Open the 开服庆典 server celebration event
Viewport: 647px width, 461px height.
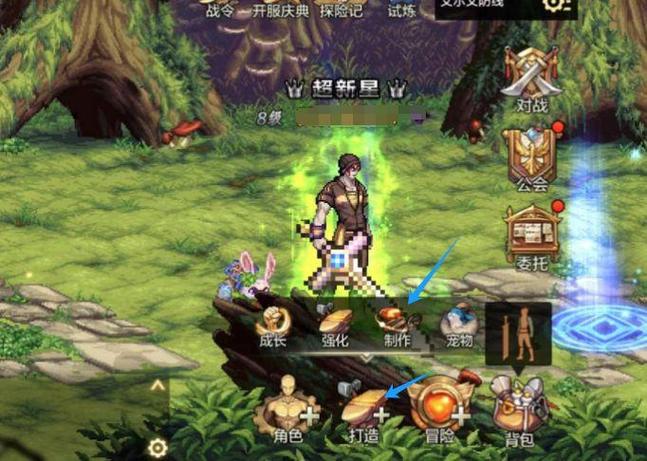(x=285, y=11)
